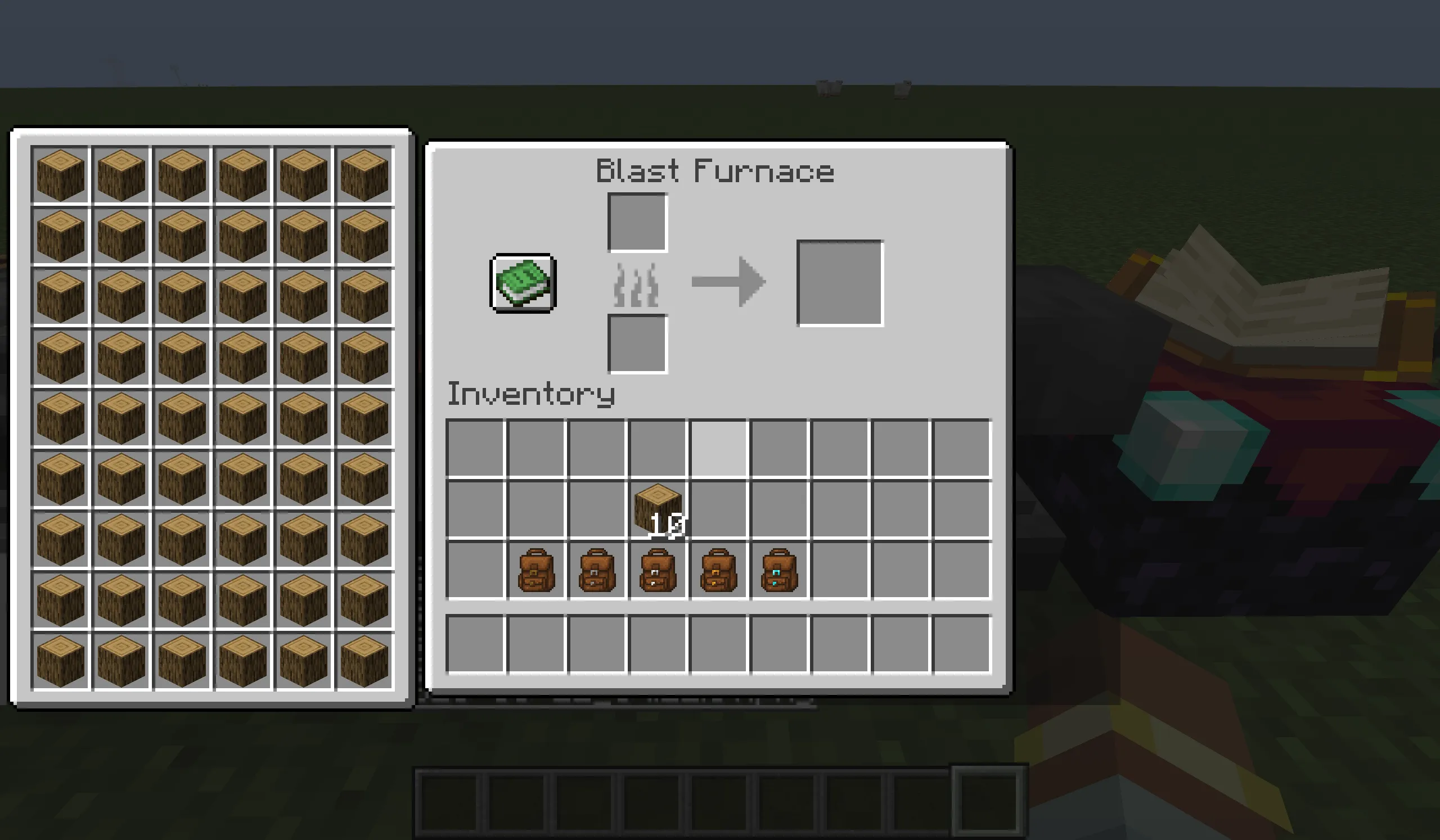1440x840 pixels.
Task: Select the iron backpack with gray buckles
Action: [x=657, y=570]
